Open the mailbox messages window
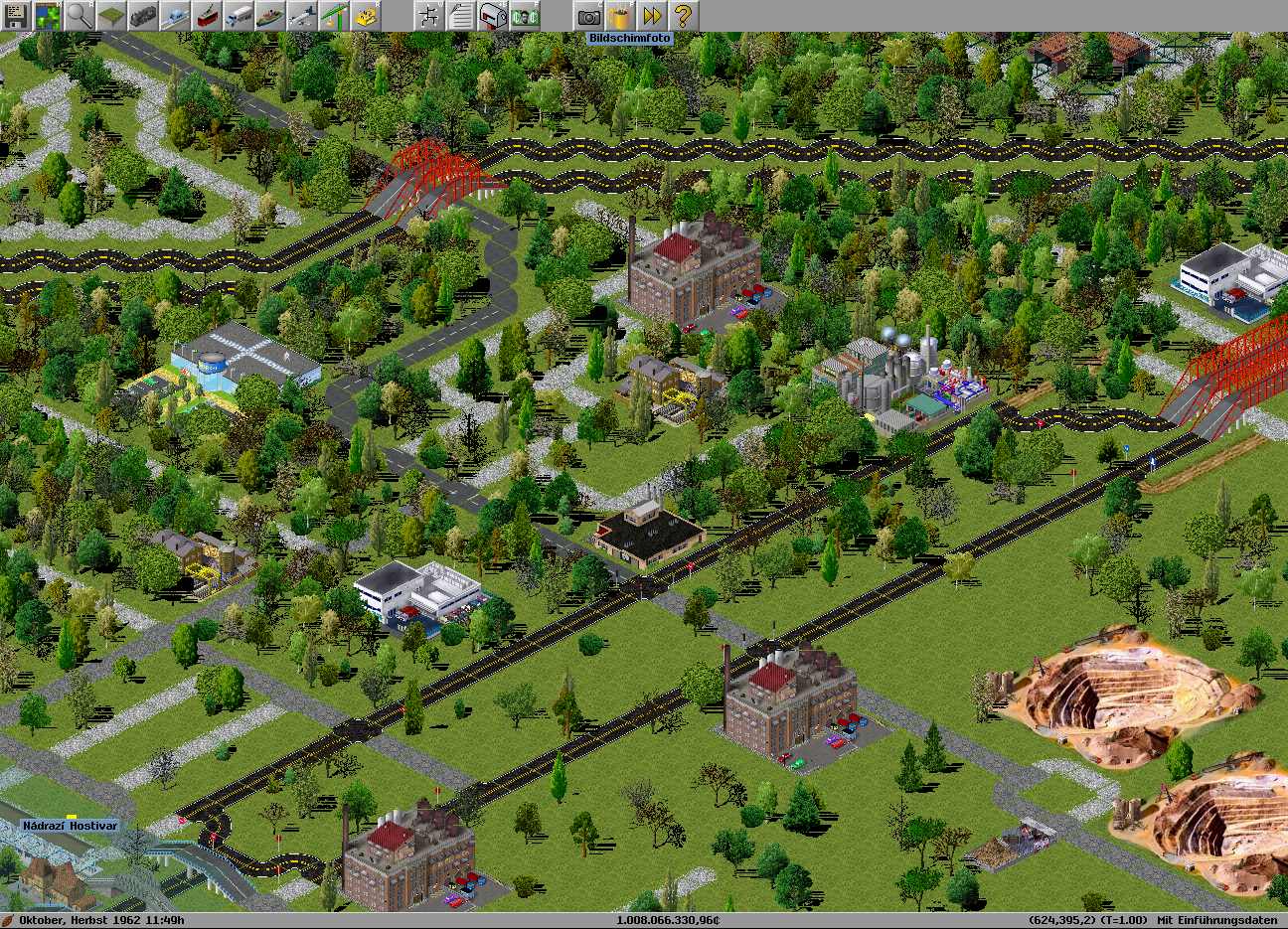The height and width of the screenshot is (929, 1288). [x=493, y=16]
